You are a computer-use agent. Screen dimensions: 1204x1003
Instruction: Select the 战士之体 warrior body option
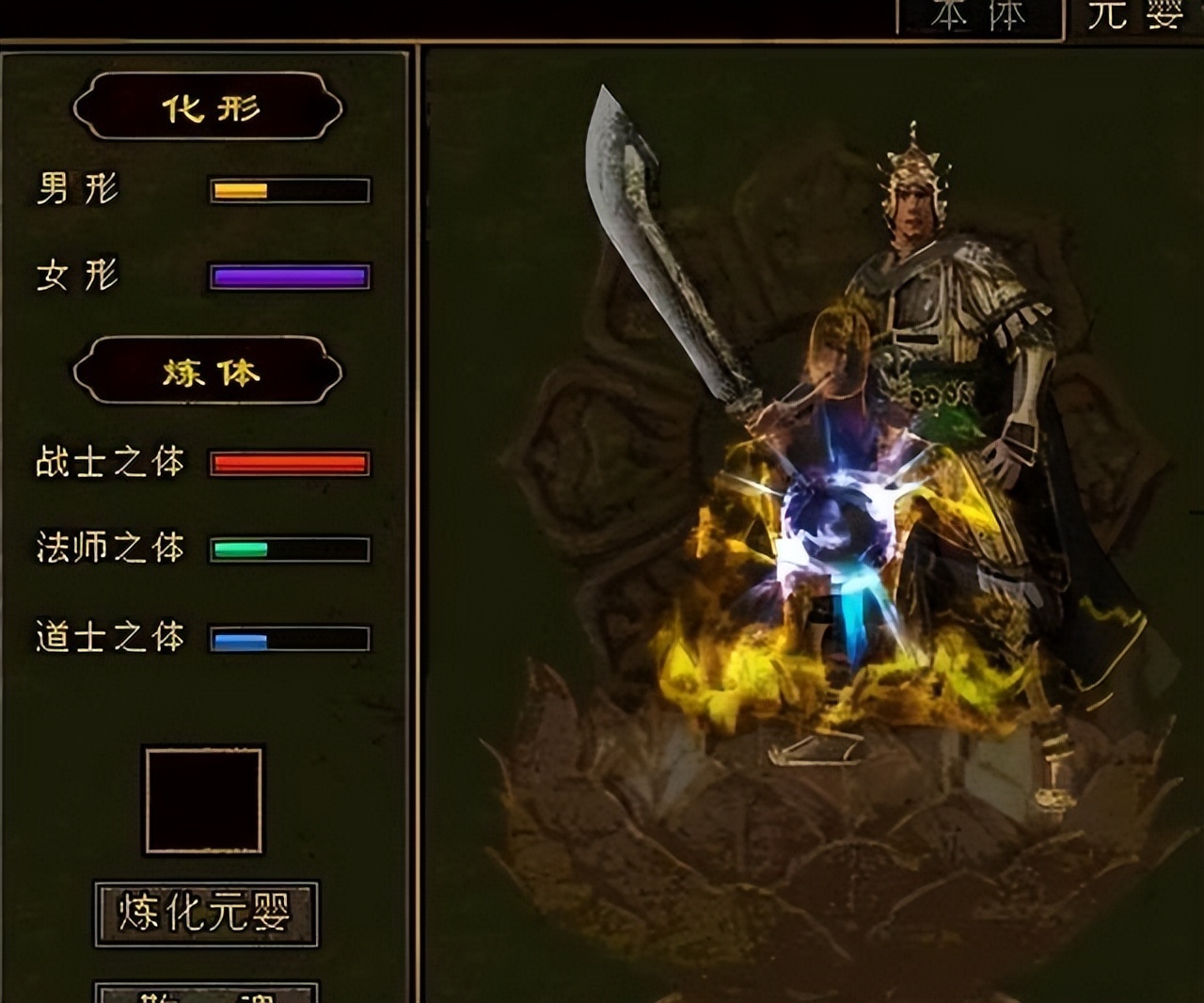[108, 461]
